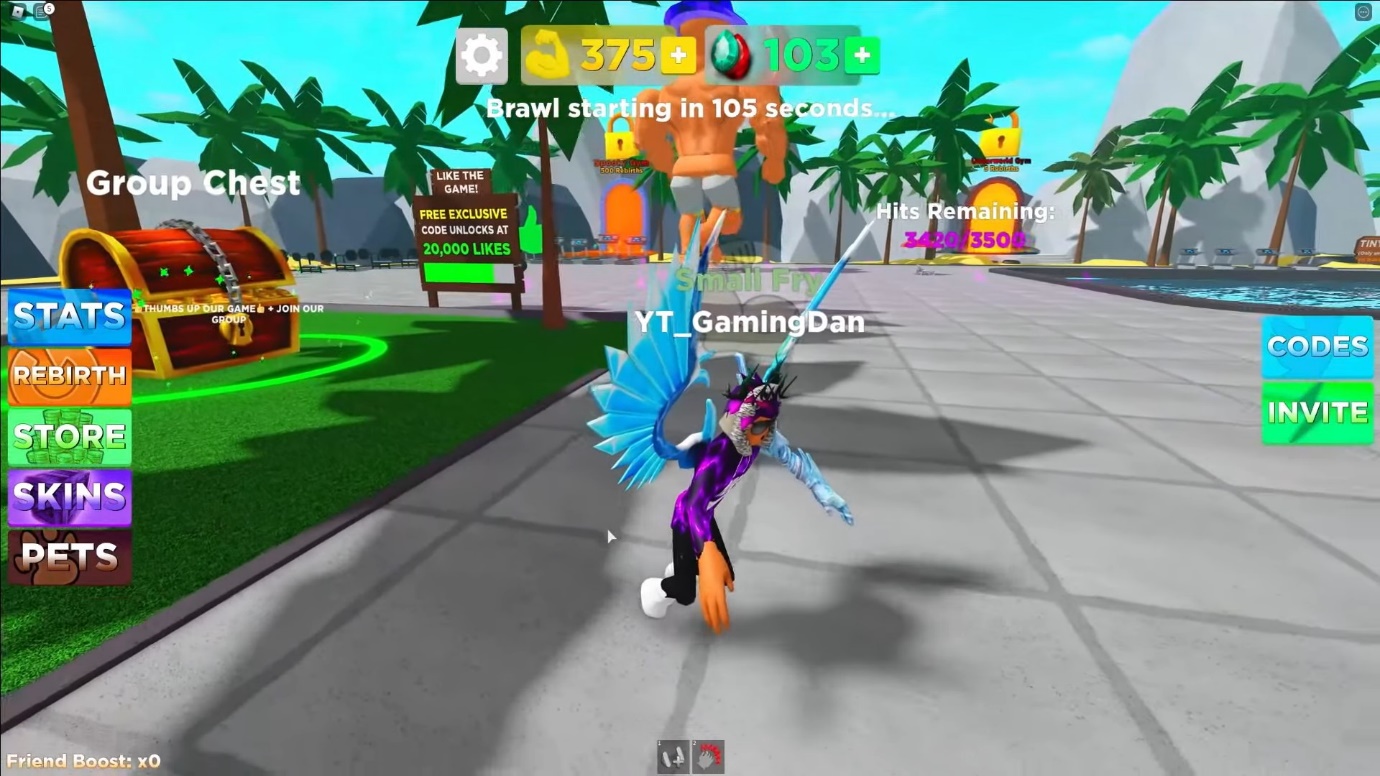
Task: Open the INVITE panel
Action: tap(1316, 411)
